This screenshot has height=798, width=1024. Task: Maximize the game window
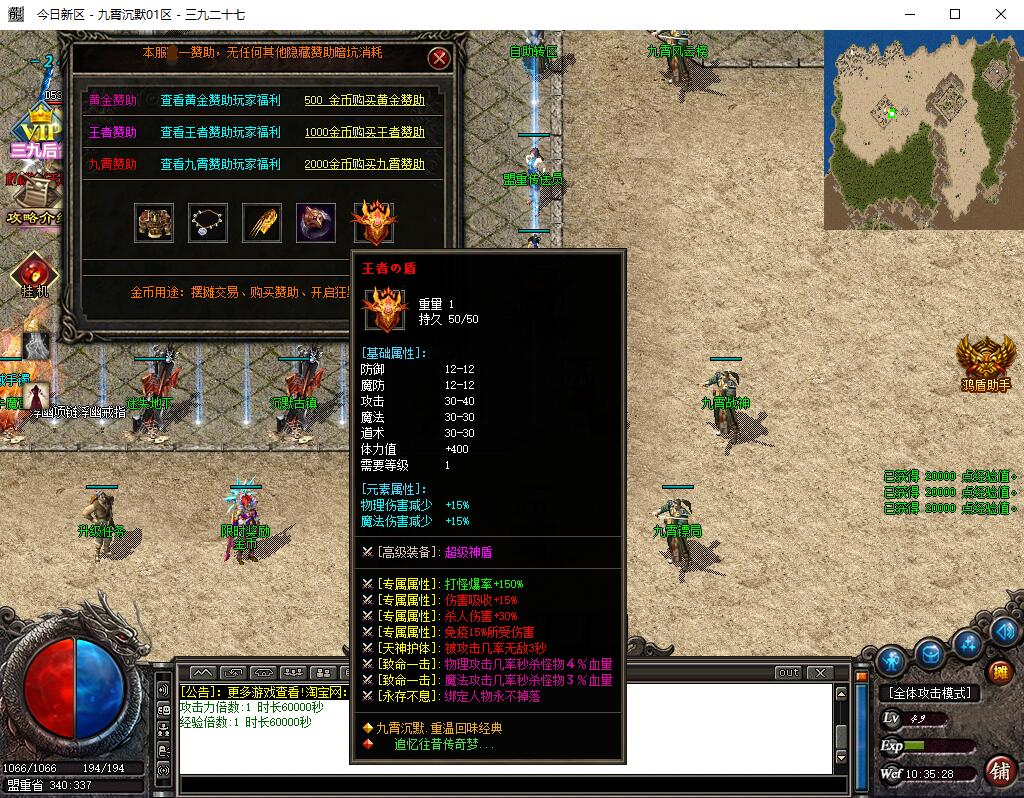point(954,14)
